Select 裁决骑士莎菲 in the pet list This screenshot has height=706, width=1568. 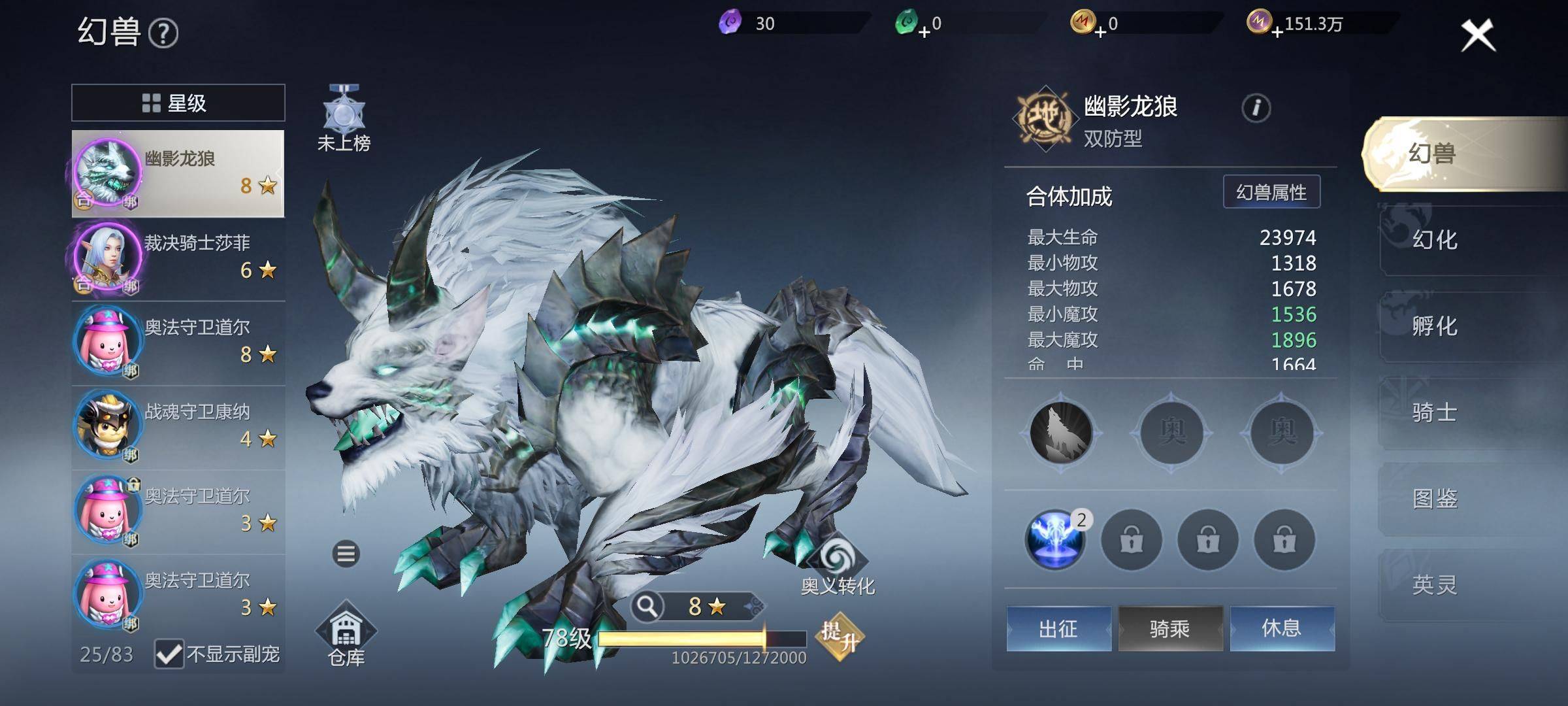point(178,259)
